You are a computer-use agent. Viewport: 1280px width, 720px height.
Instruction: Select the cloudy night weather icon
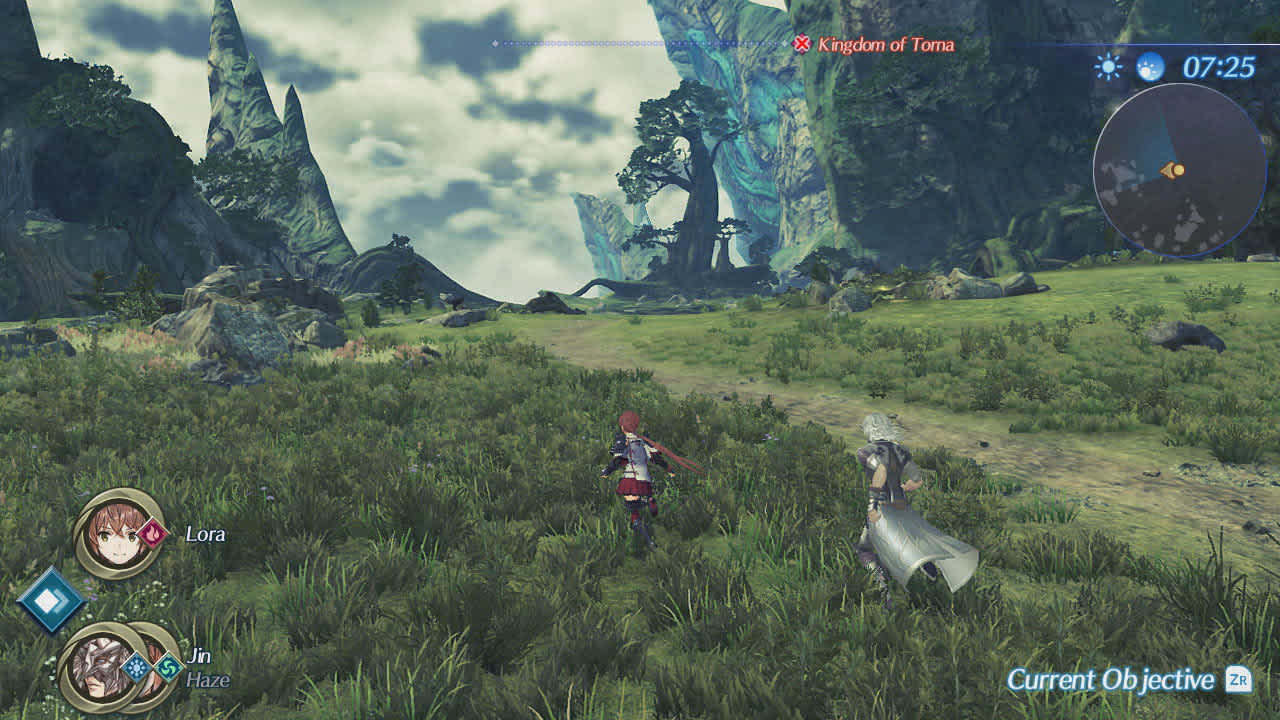[x=1150, y=66]
